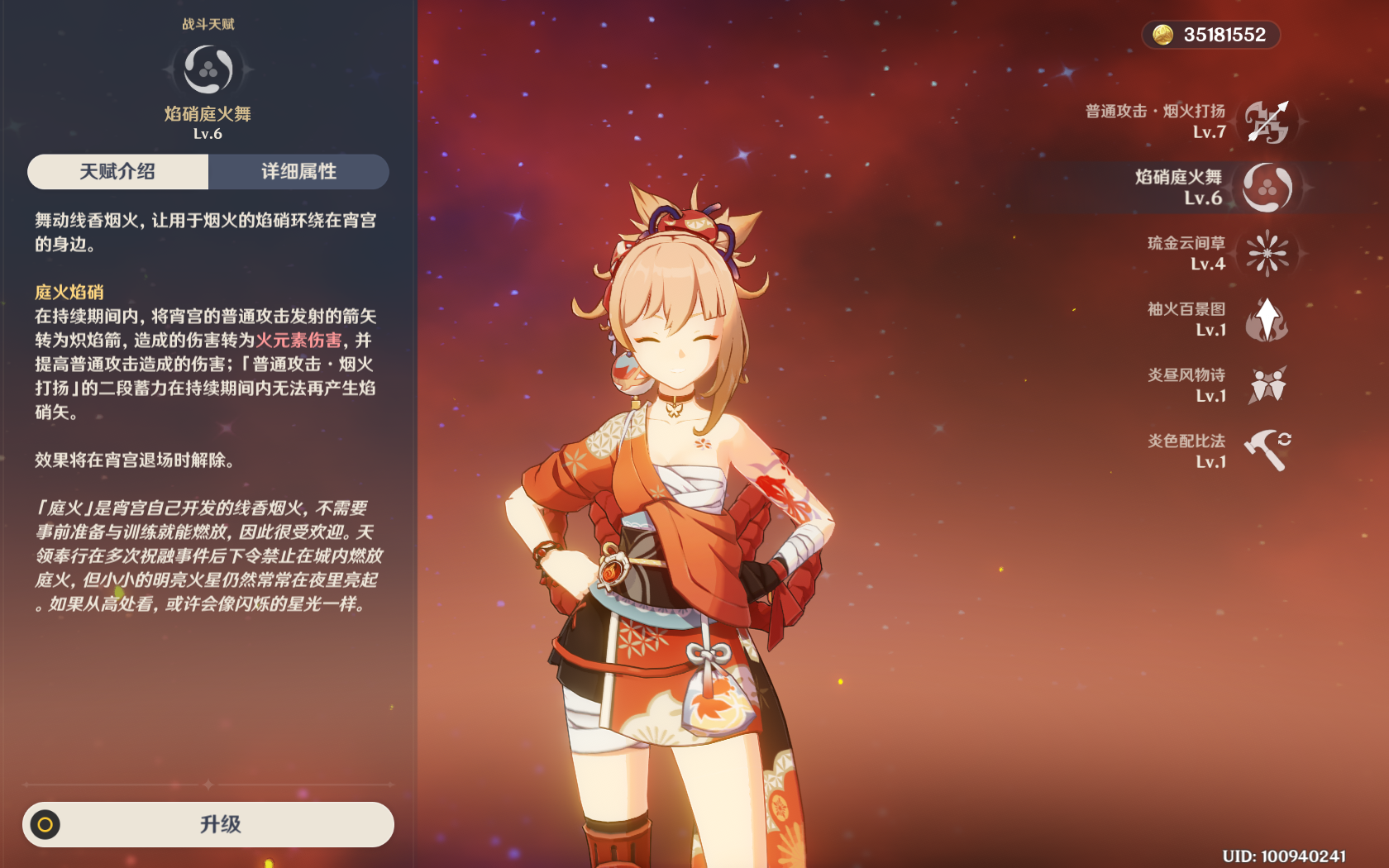Select the 炎色配比法 crafting talent
This screenshot has height=868, width=1389.
[1267, 451]
